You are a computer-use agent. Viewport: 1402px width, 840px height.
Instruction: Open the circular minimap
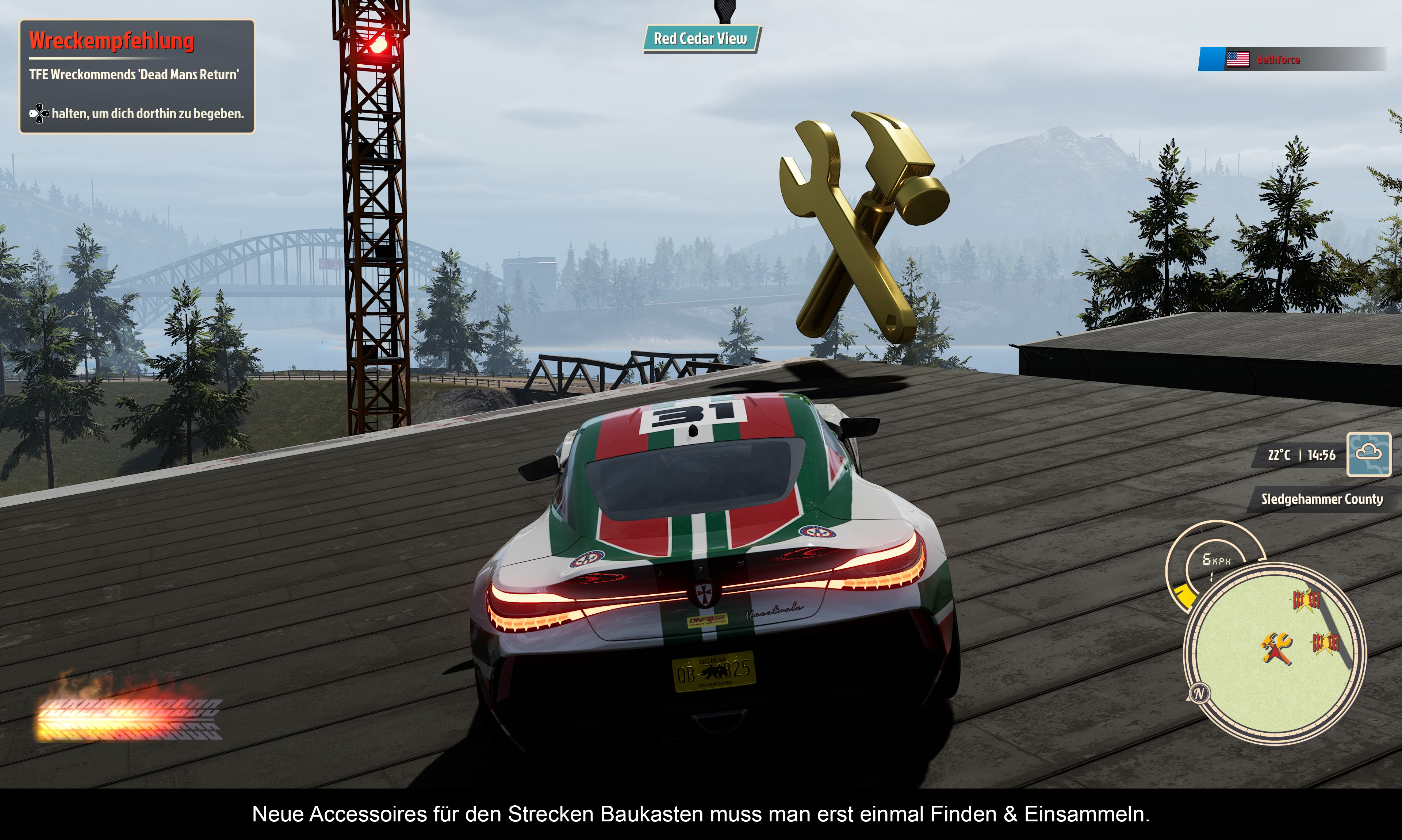click(1275, 654)
